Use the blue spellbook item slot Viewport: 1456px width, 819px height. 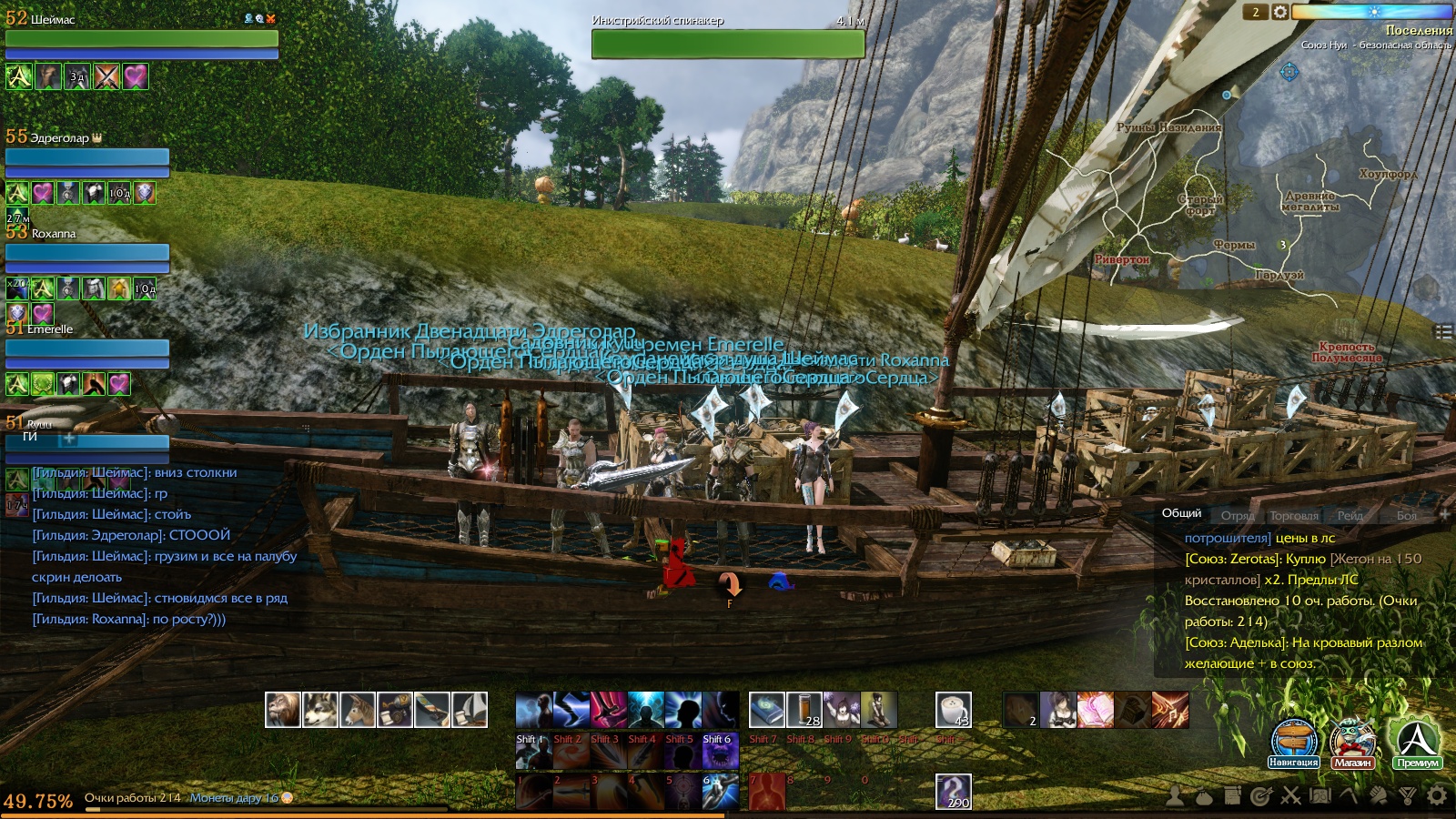tap(767, 710)
